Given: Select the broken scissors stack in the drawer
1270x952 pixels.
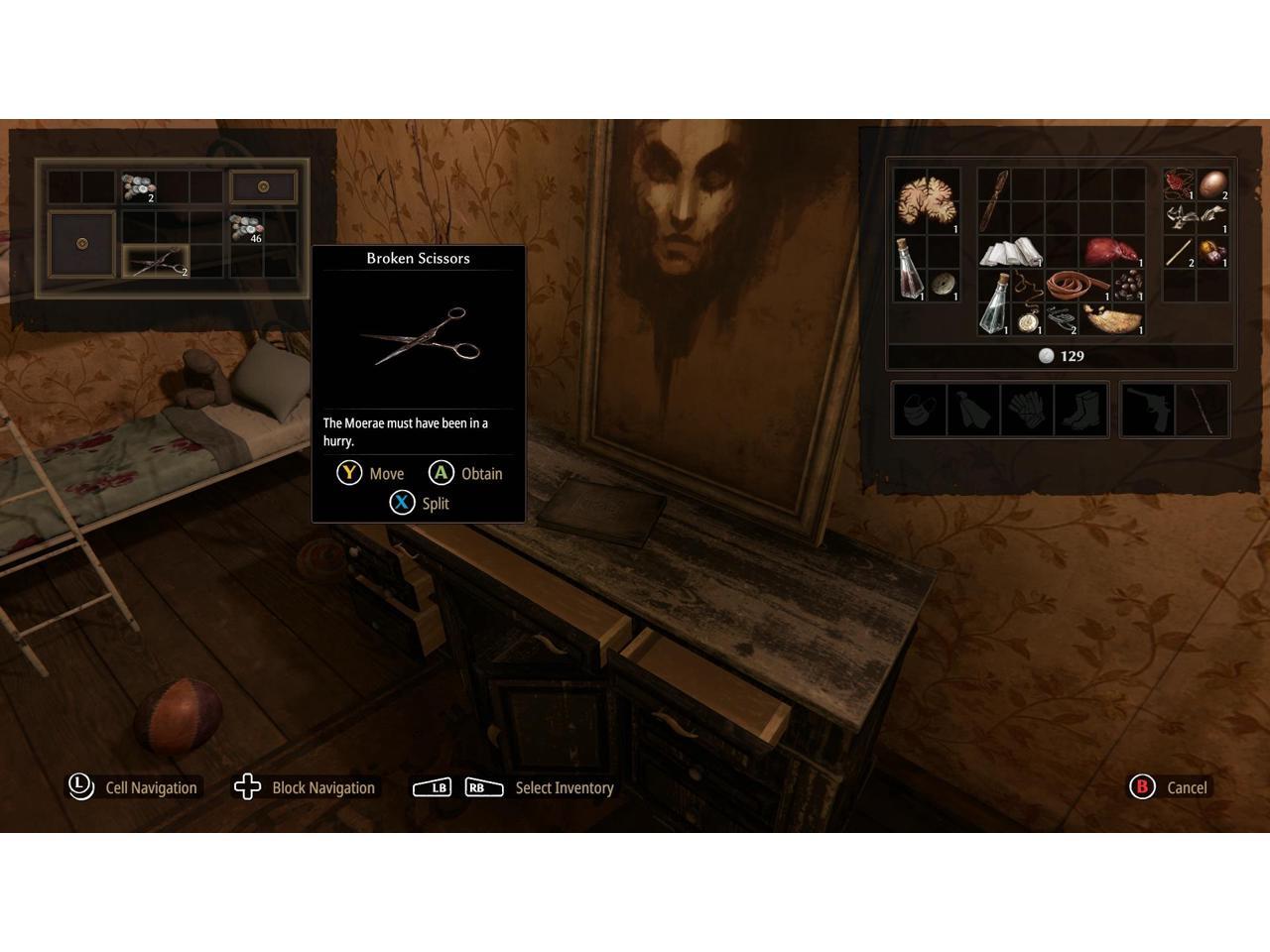Looking at the screenshot, I should click(x=156, y=262).
